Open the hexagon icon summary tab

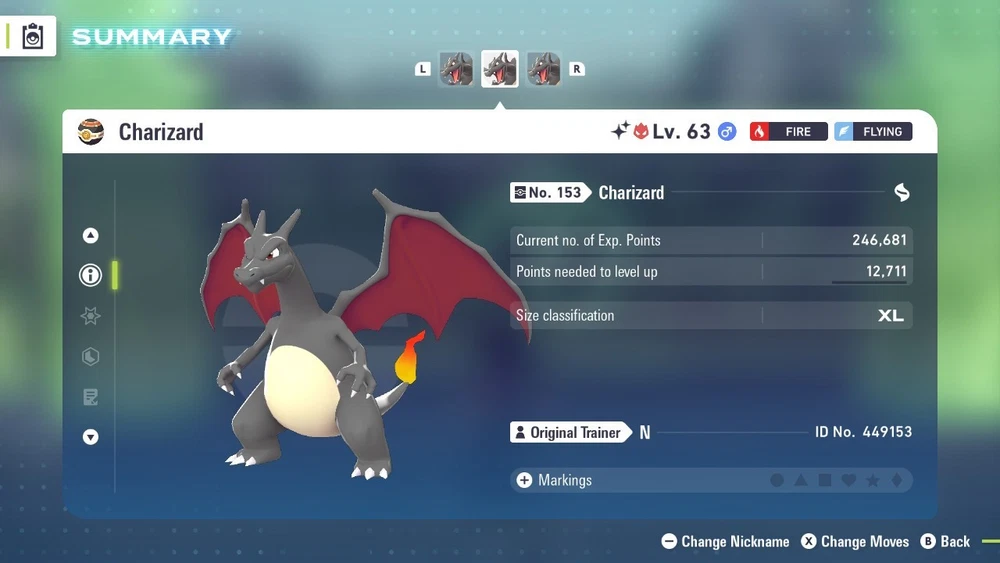[x=90, y=357]
